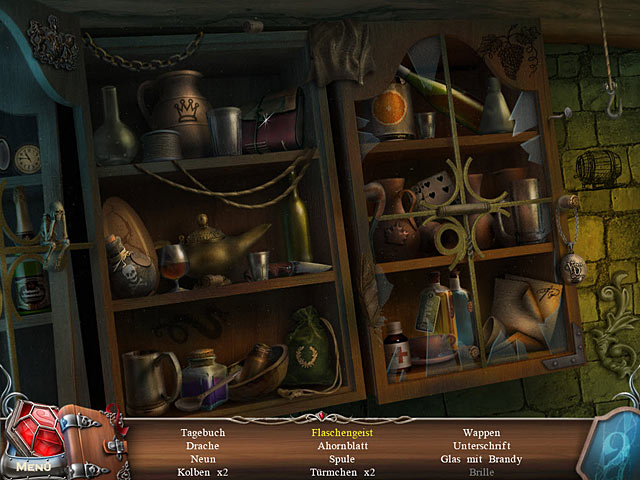Choose the Ahornblatt list entry

pos(335,446)
